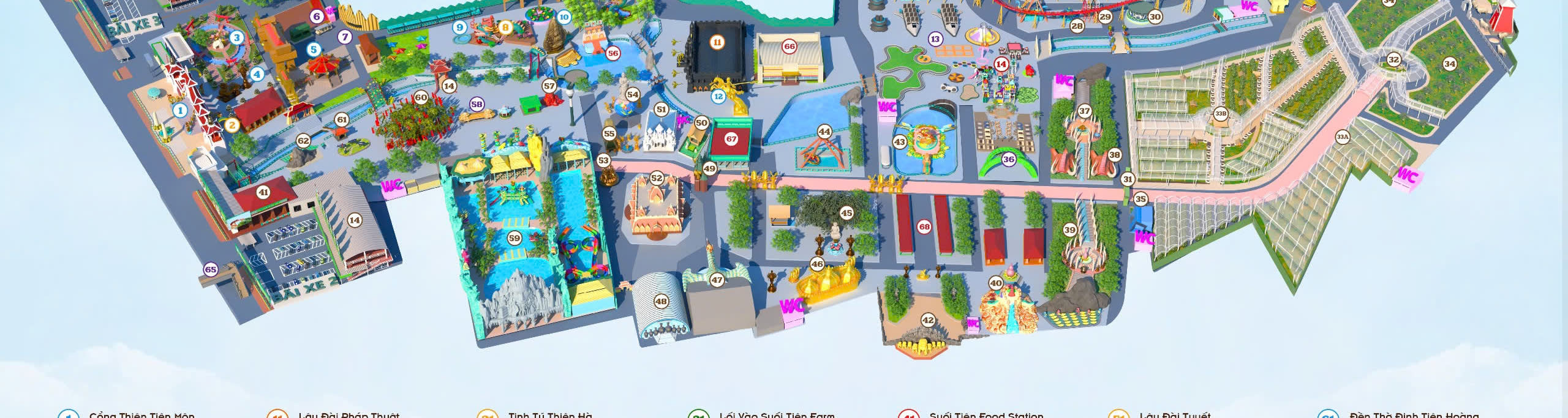Choose the purple marker number 65
The width and height of the screenshot is (1568, 418).
[x=211, y=269]
